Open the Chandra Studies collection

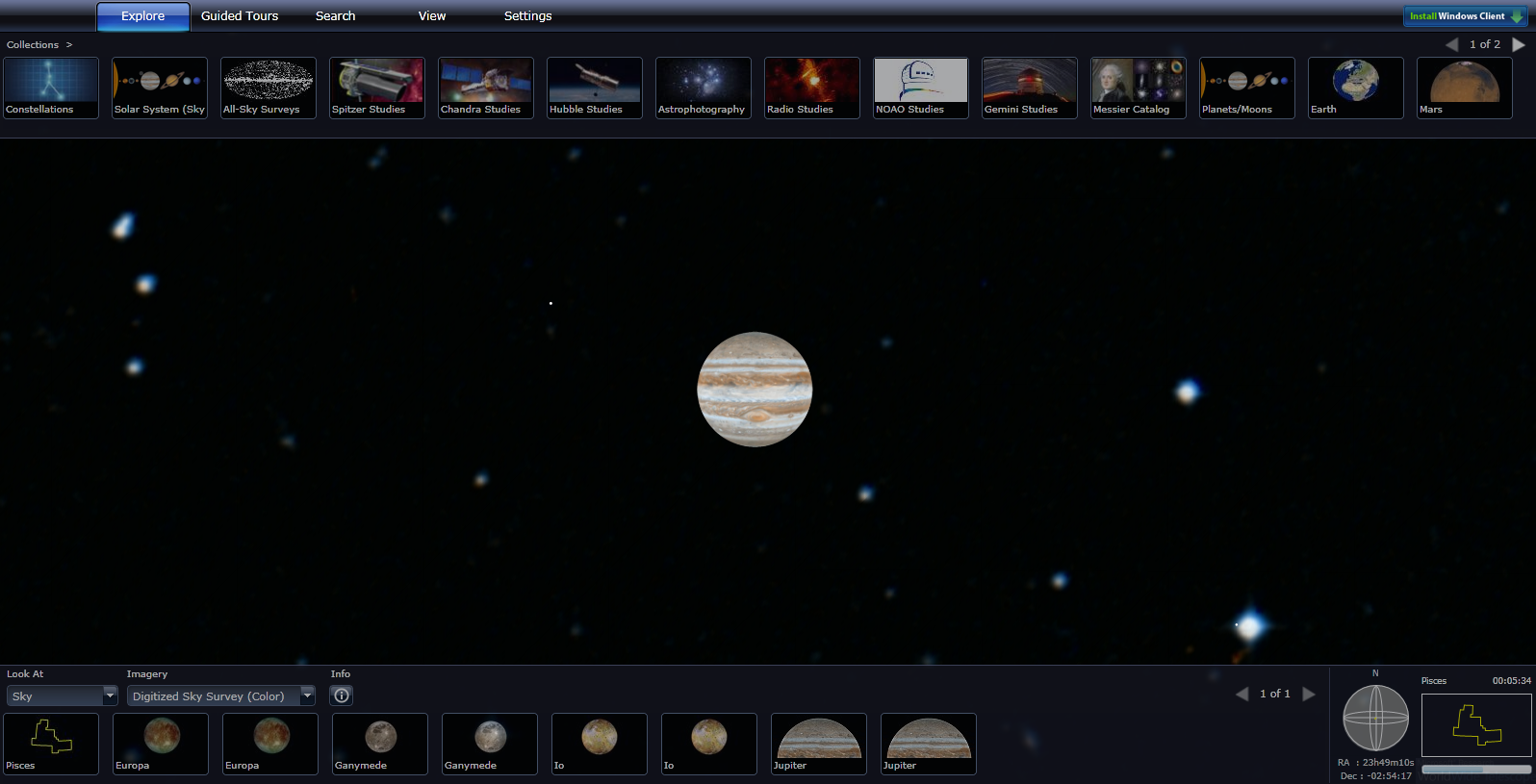click(x=485, y=88)
